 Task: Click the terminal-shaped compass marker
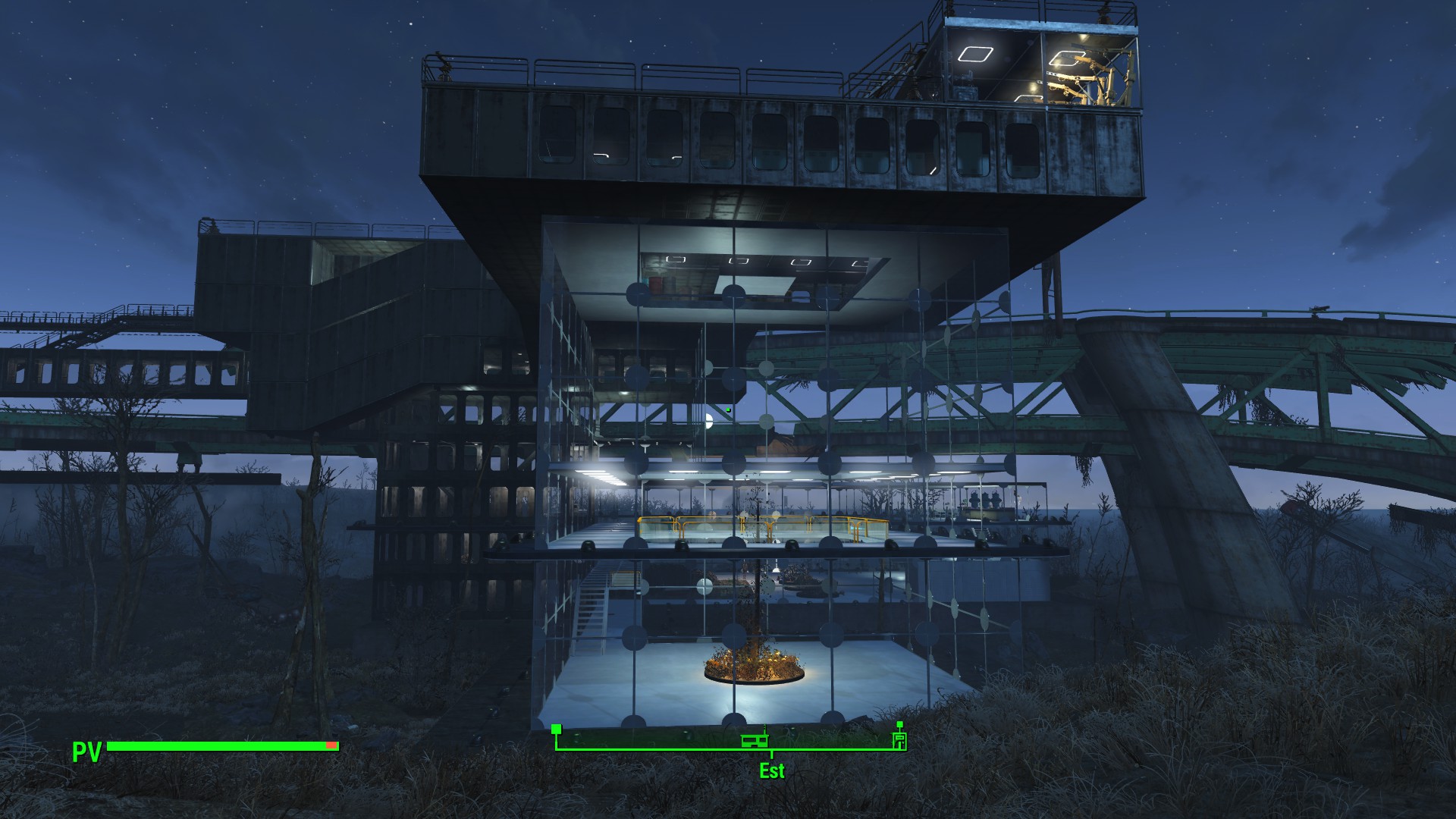900,739
